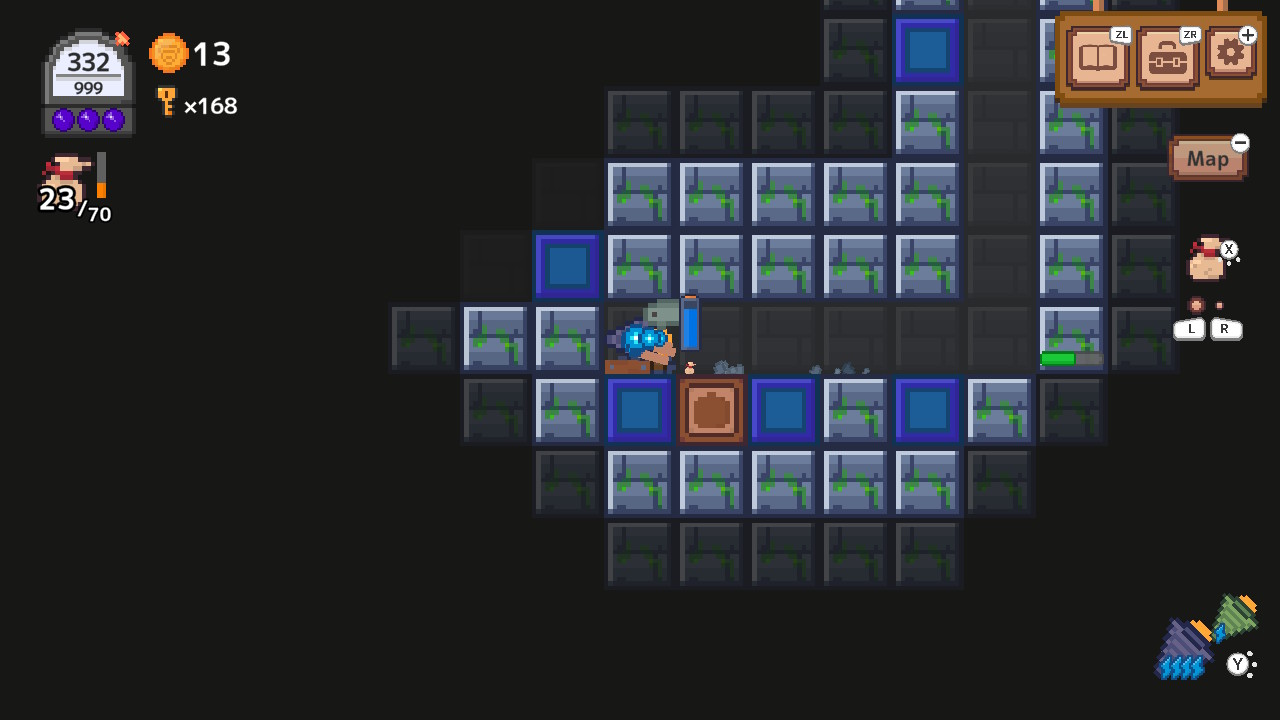Collapse the map using the minus badge
The image size is (1280, 720).
(x=1239, y=143)
